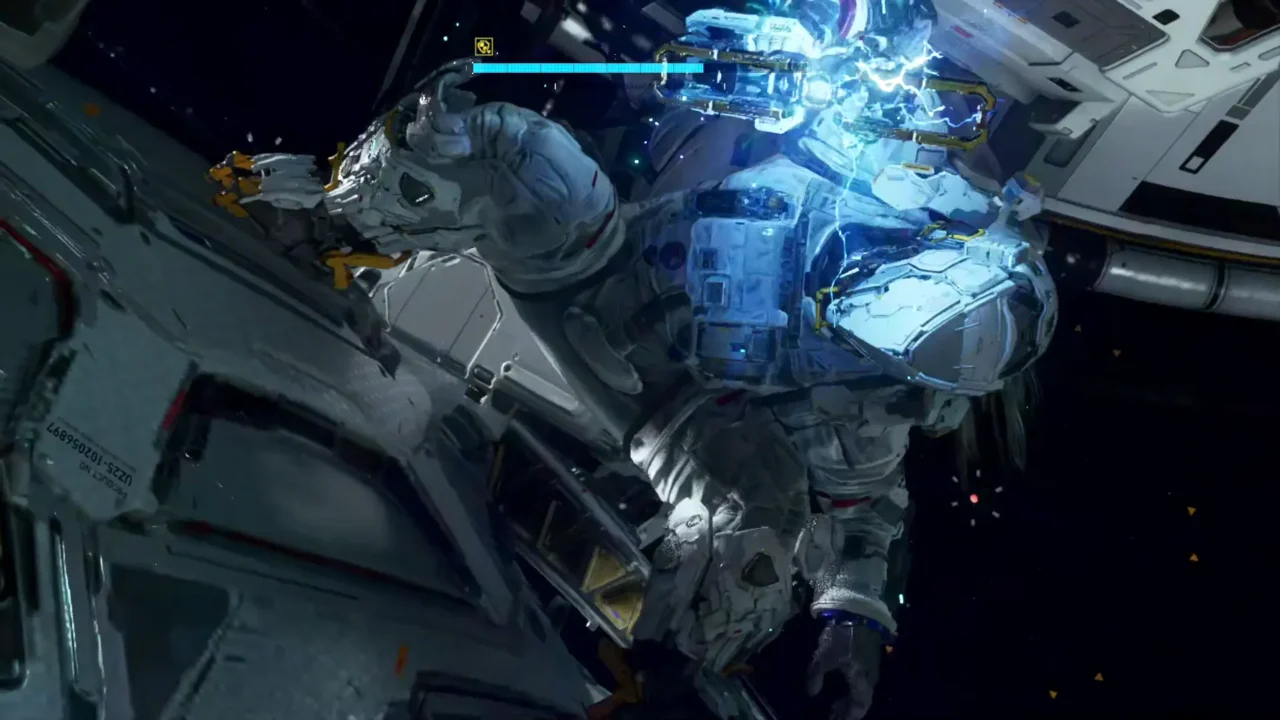
Task: Click the yellow shield status icon
Action: coord(484,46)
